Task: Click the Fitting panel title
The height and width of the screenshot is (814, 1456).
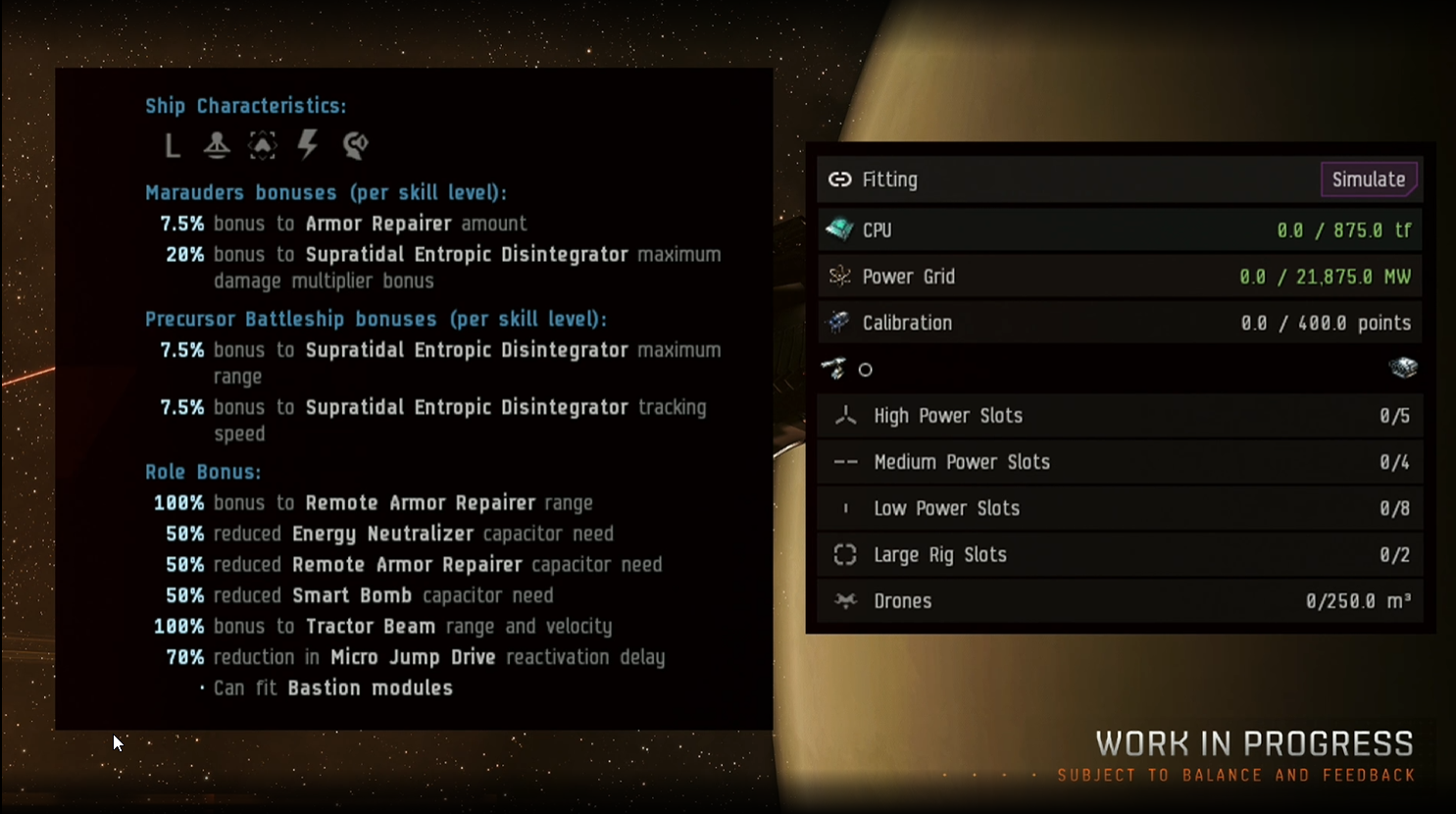Action: [890, 179]
